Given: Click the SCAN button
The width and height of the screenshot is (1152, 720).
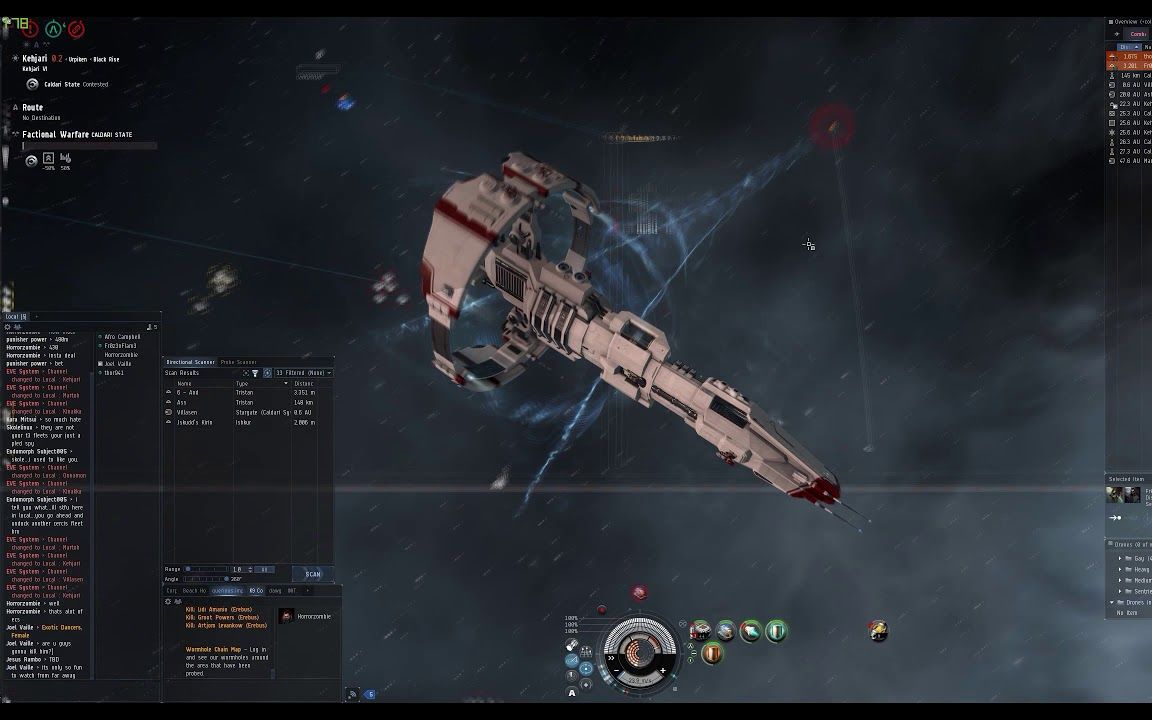Looking at the screenshot, I should tap(313, 574).
